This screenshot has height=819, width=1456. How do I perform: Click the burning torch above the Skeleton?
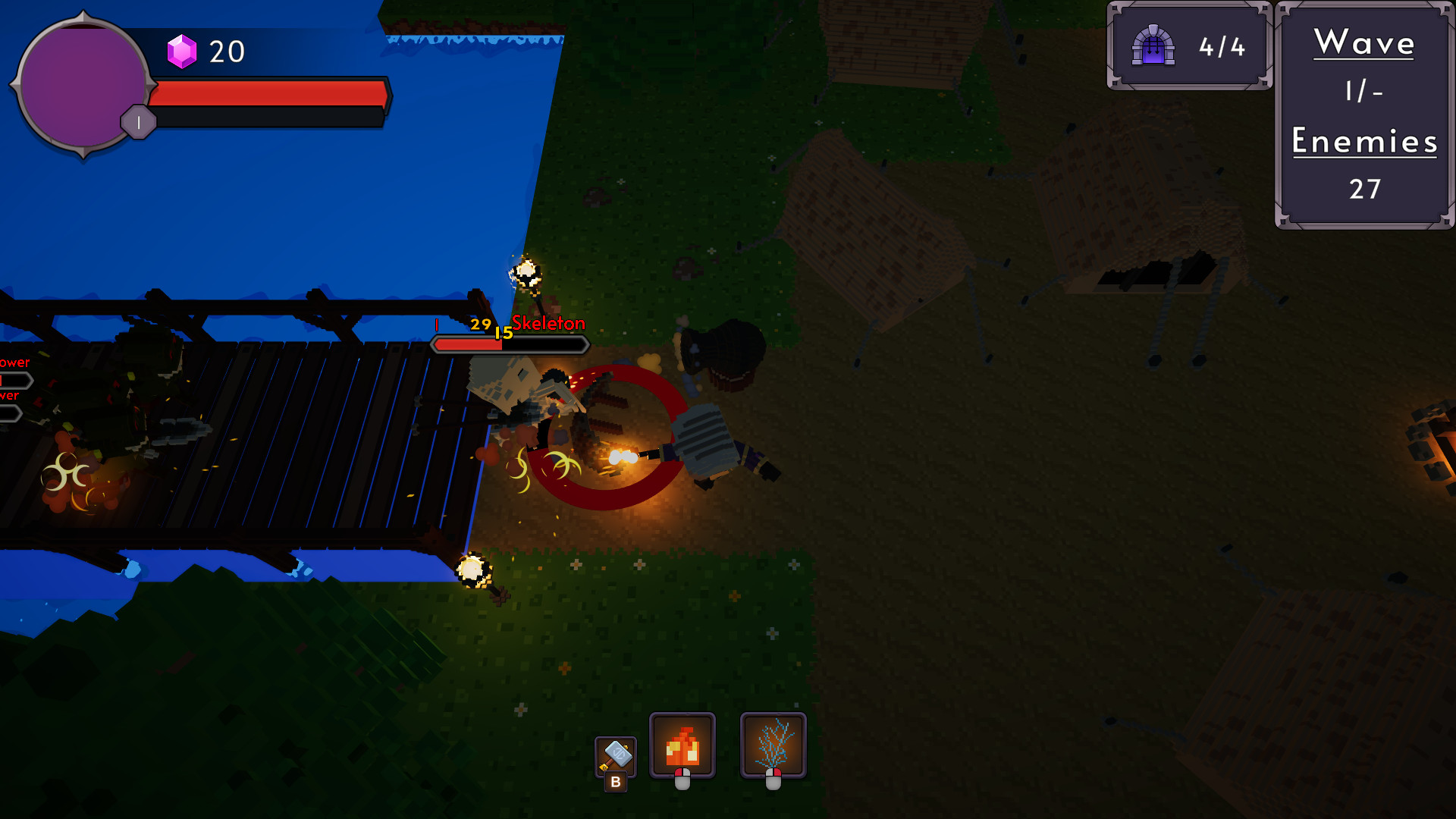coord(525,271)
